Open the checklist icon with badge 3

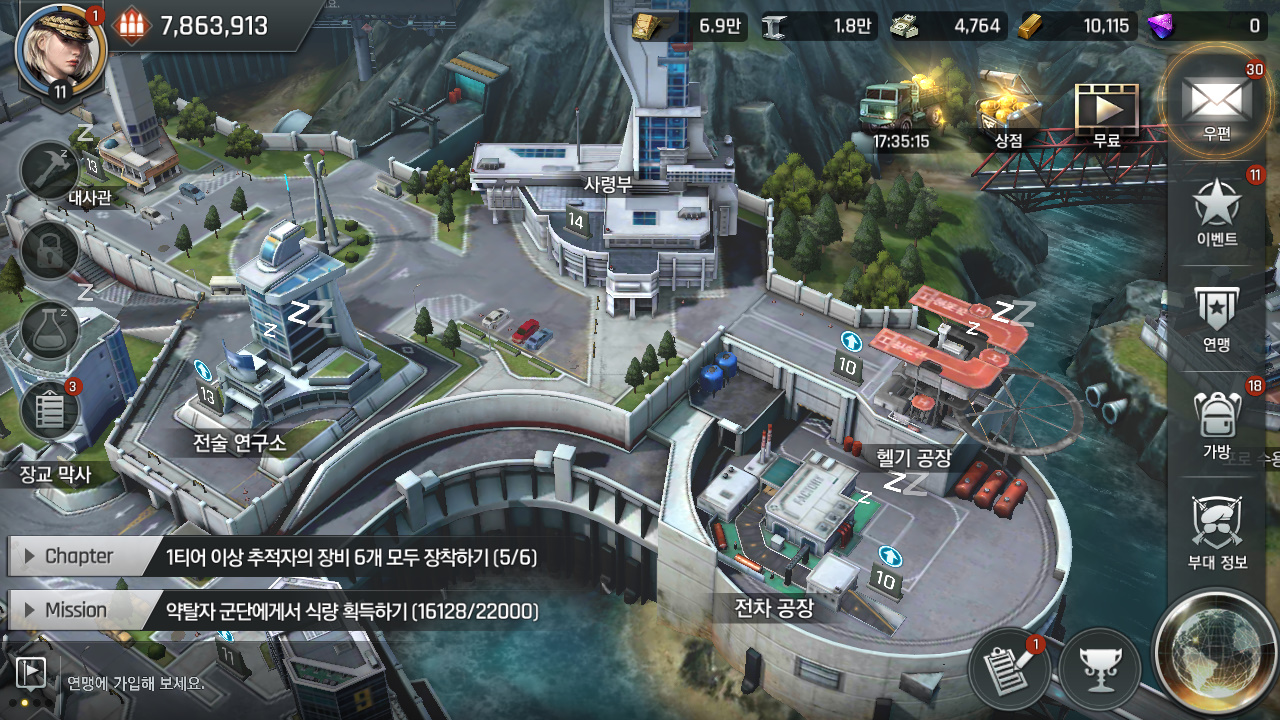pyautogui.click(x=50, y=411)
